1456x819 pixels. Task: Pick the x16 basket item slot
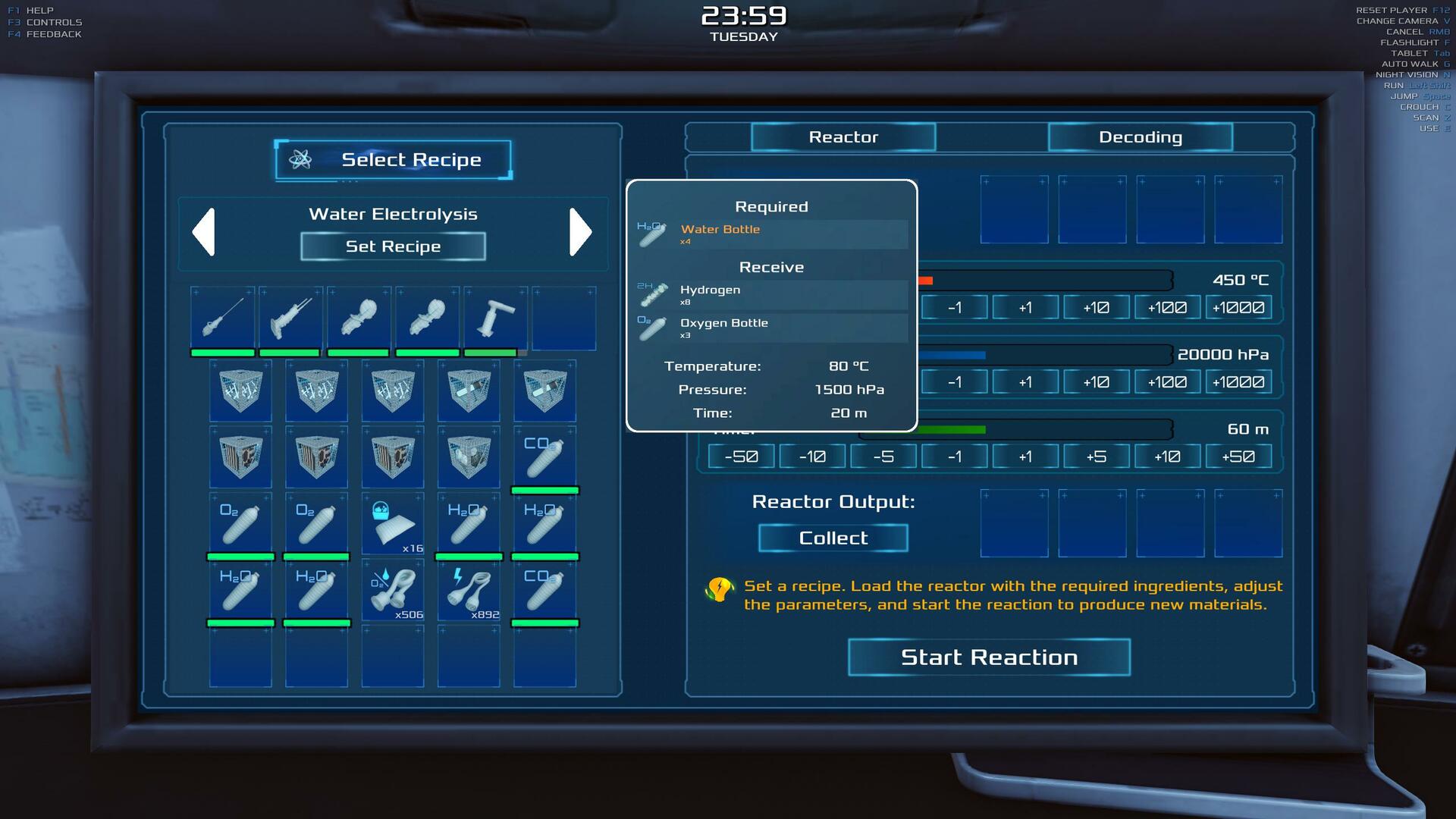pyautogui.click(x=393, y=525)
